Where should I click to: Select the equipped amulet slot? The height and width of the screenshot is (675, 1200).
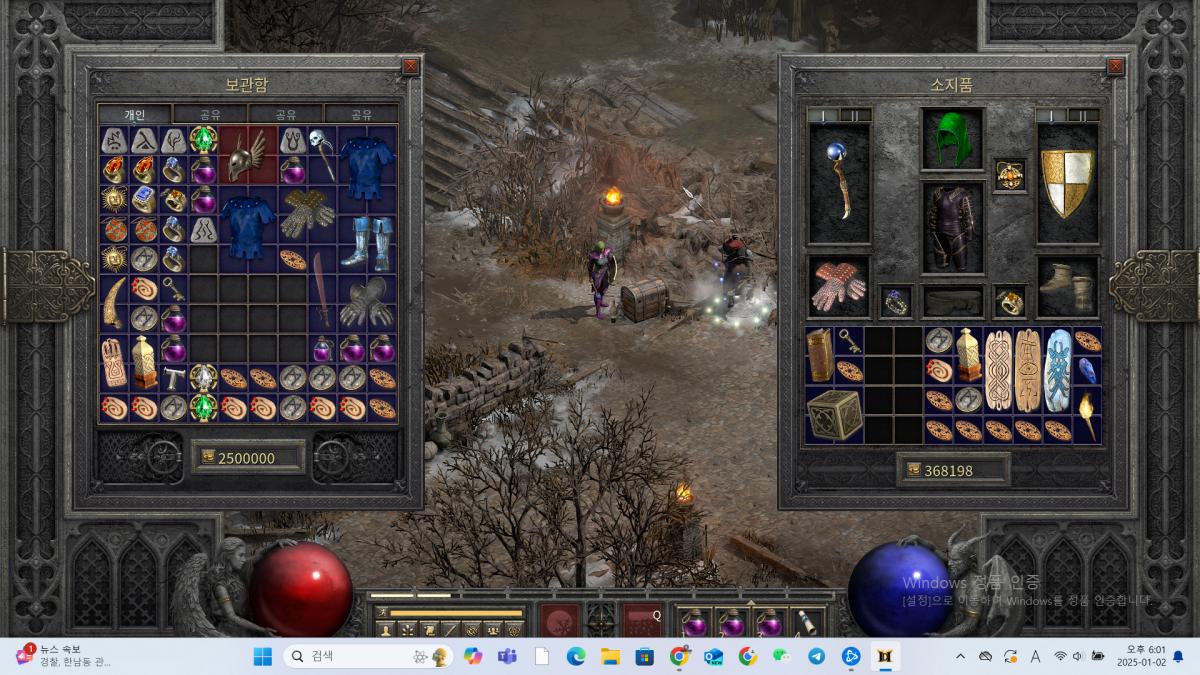(1009, 175)
